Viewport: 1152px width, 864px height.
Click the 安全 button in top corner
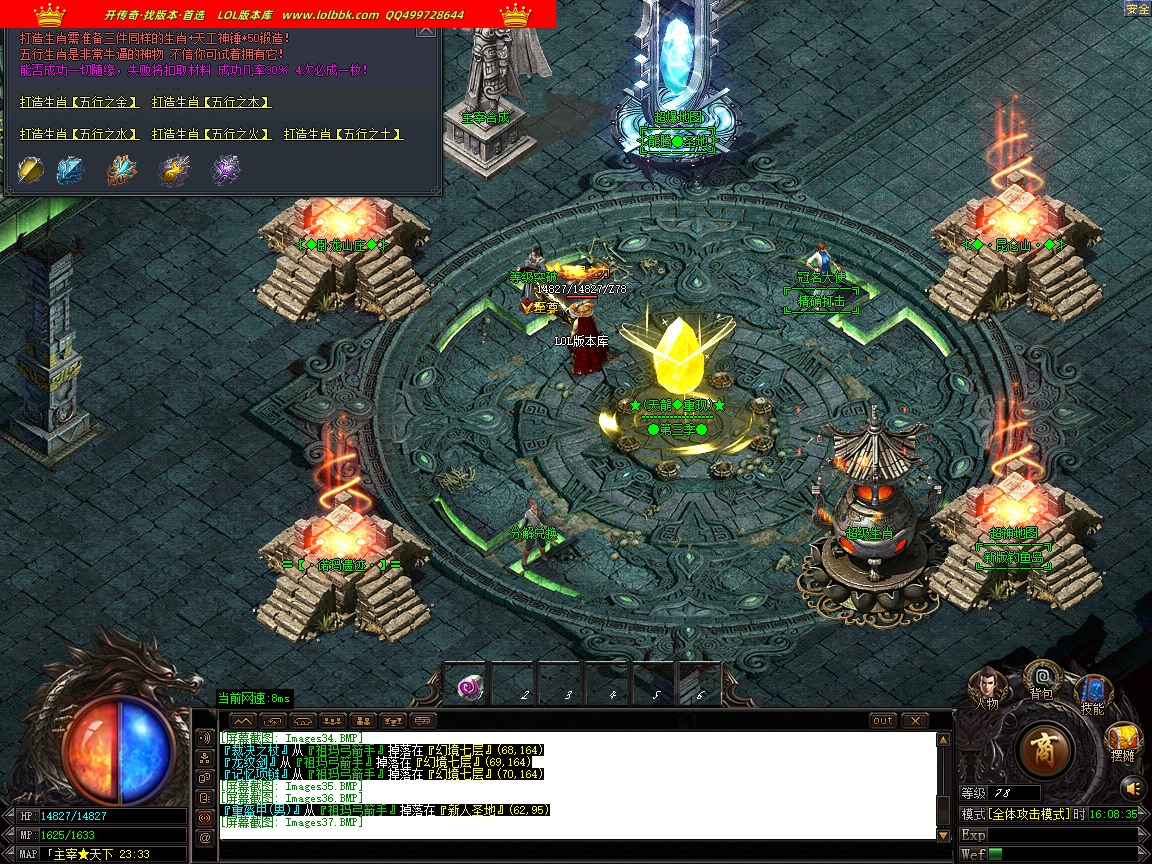pos(1137,9)
